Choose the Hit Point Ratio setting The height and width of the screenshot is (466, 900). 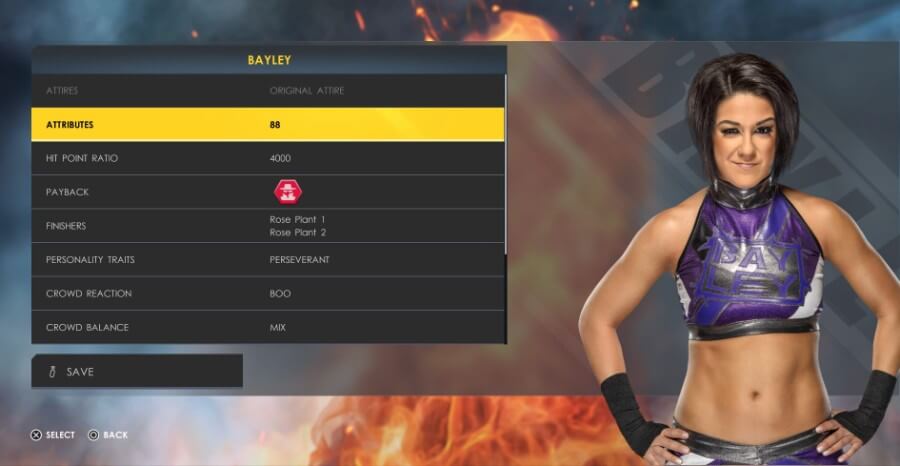coord(268,159)
